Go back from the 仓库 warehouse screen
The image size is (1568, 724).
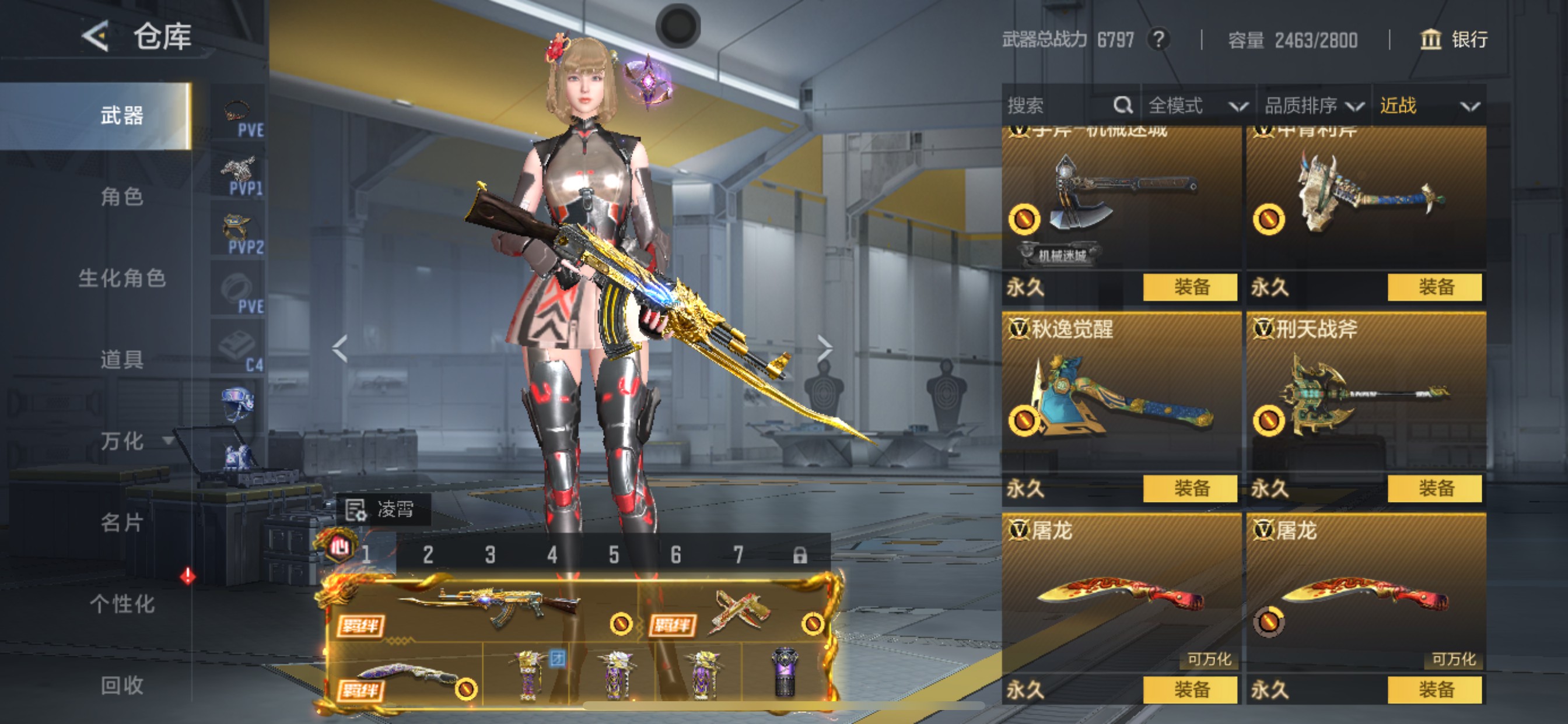click(x=96, y=37)
